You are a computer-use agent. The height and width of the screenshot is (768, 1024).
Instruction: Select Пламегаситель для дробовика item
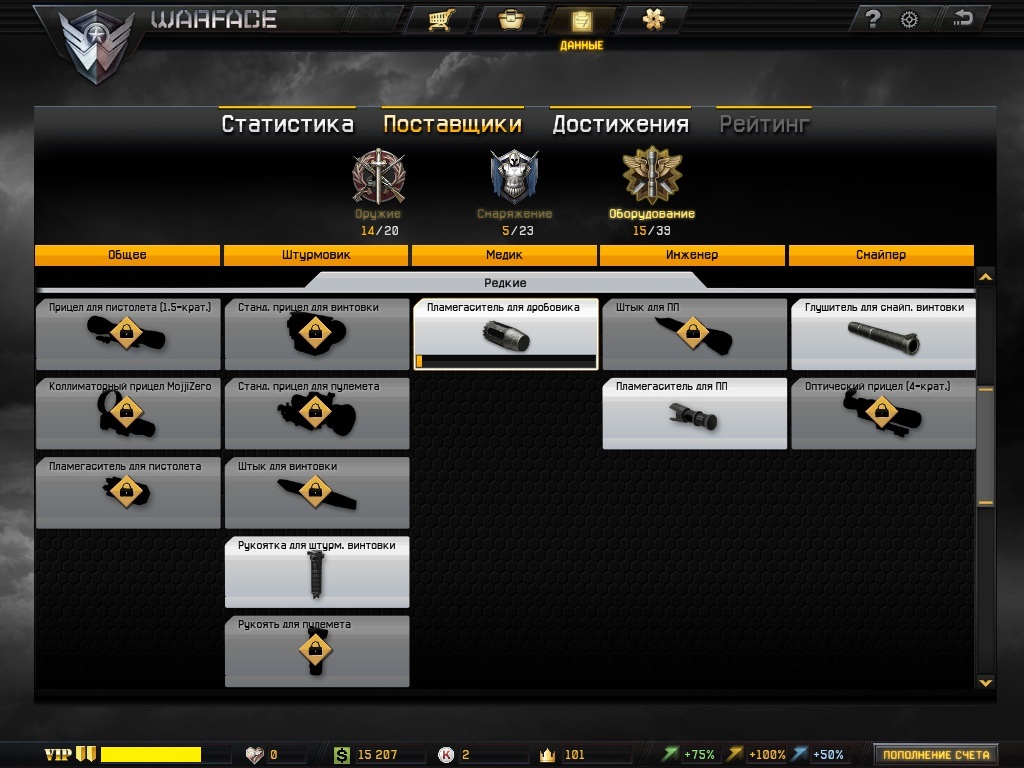[506, 334]
